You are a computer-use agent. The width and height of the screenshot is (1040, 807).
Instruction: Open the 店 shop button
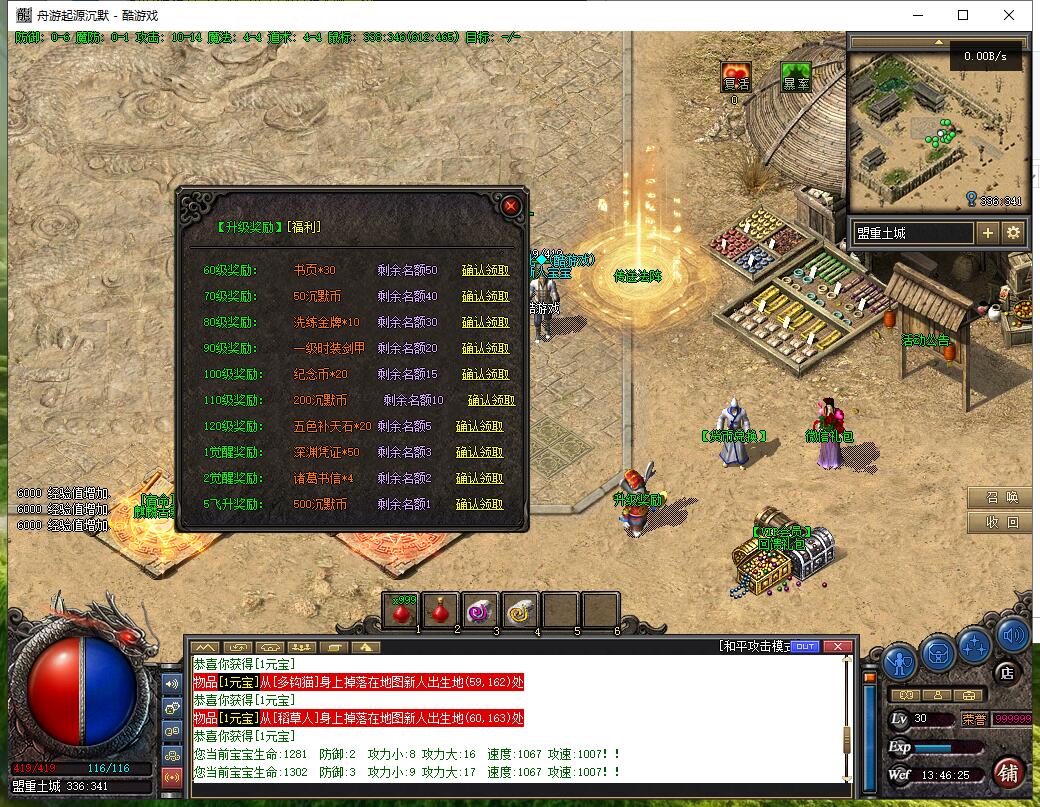coord(1008,674)
